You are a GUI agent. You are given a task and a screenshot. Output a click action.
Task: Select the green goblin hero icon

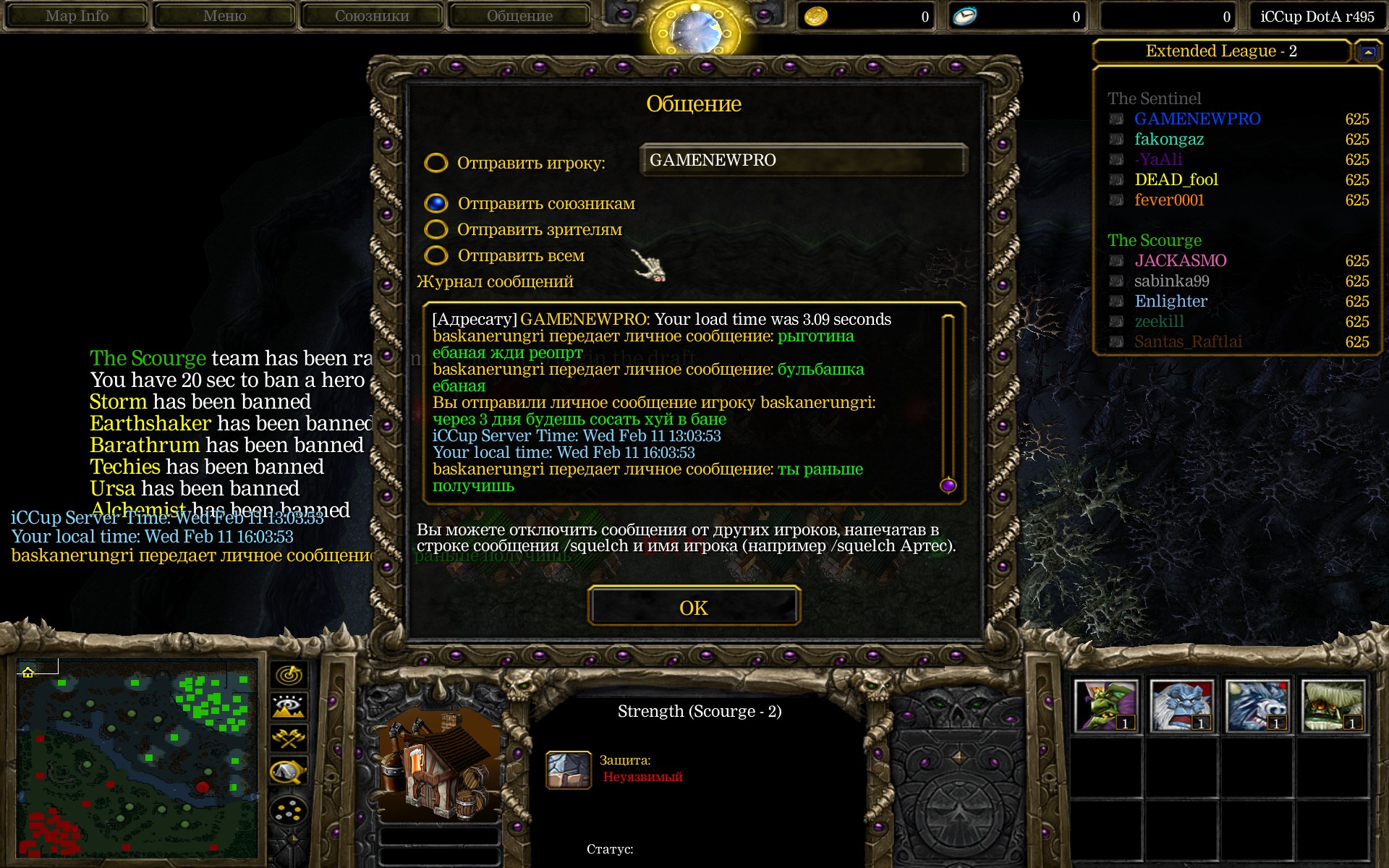(x=1106, y=705)
